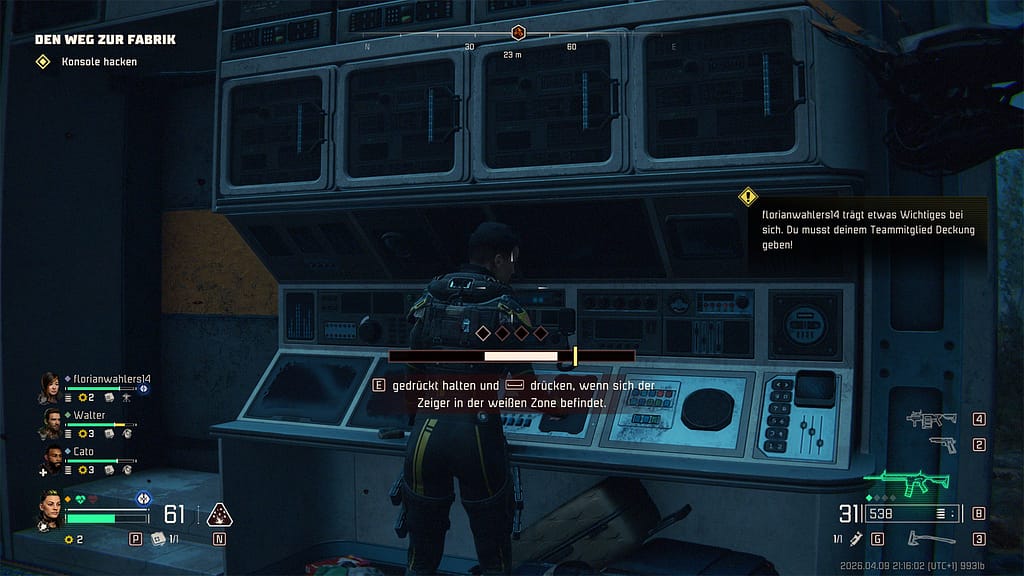Click your own character portrait

coord(50,509)
